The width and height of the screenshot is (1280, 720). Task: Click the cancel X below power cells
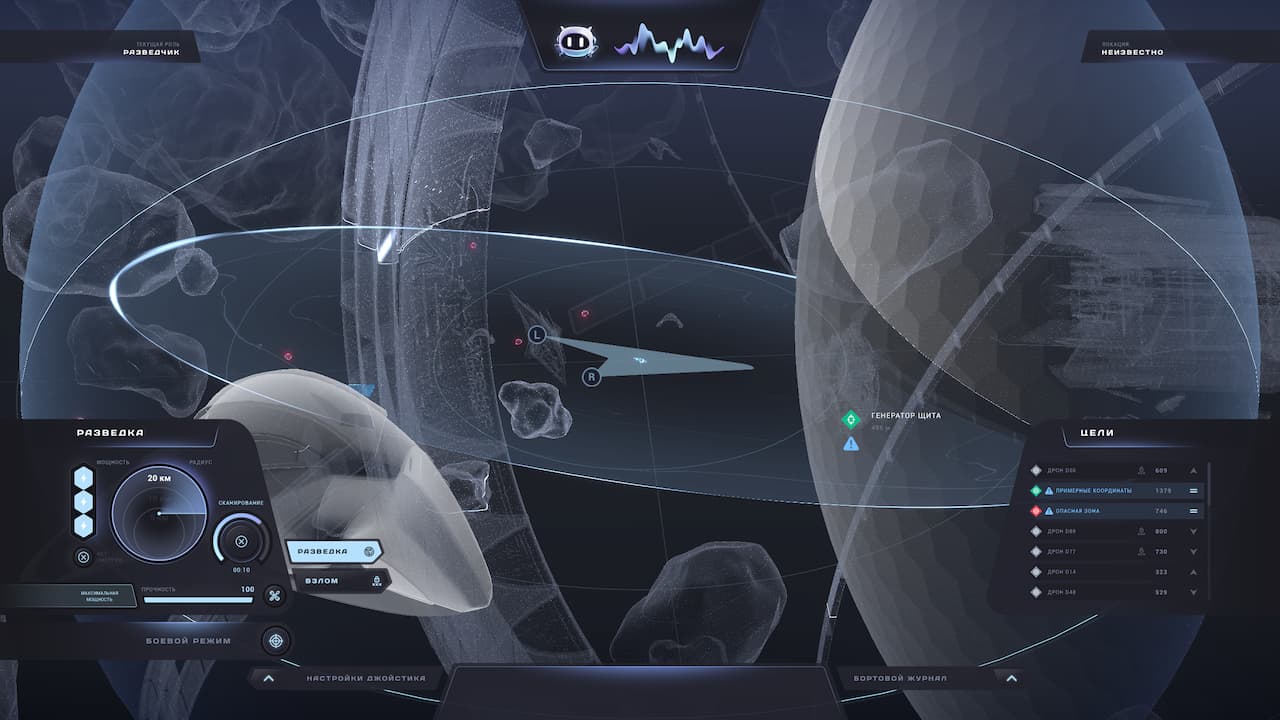[x=84, y=557]
